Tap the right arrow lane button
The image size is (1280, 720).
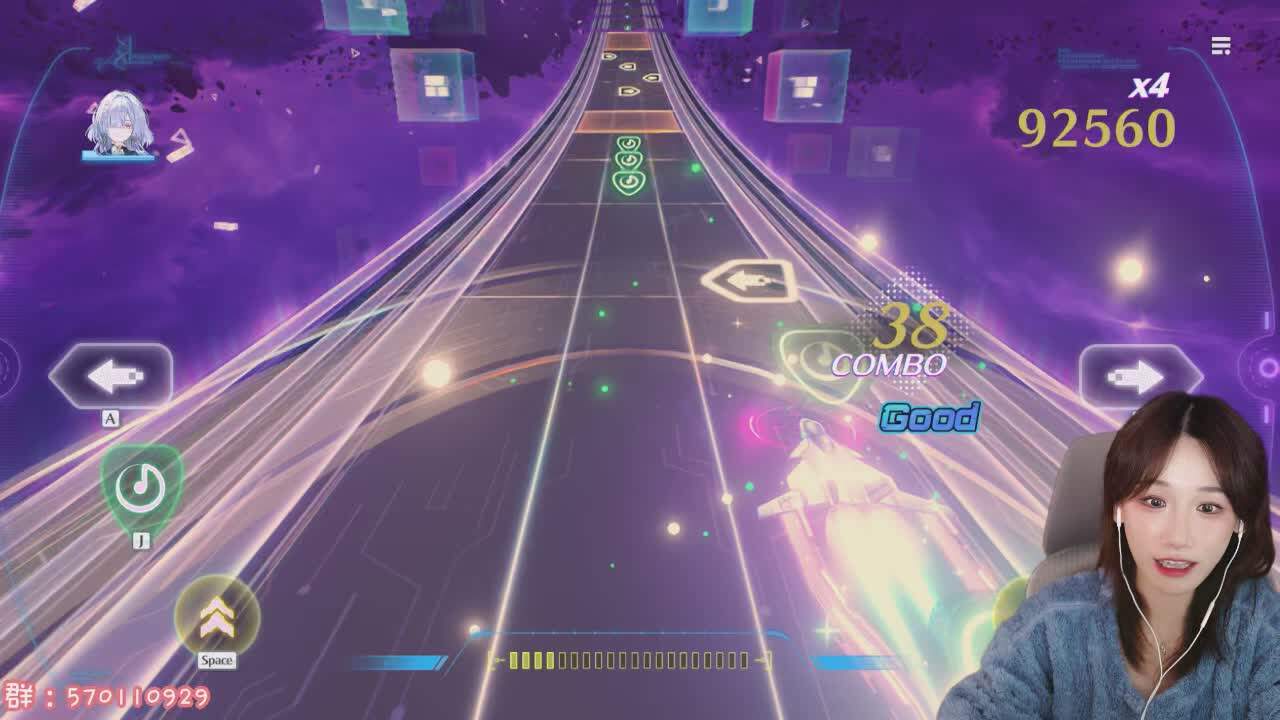click(1139, 376)
